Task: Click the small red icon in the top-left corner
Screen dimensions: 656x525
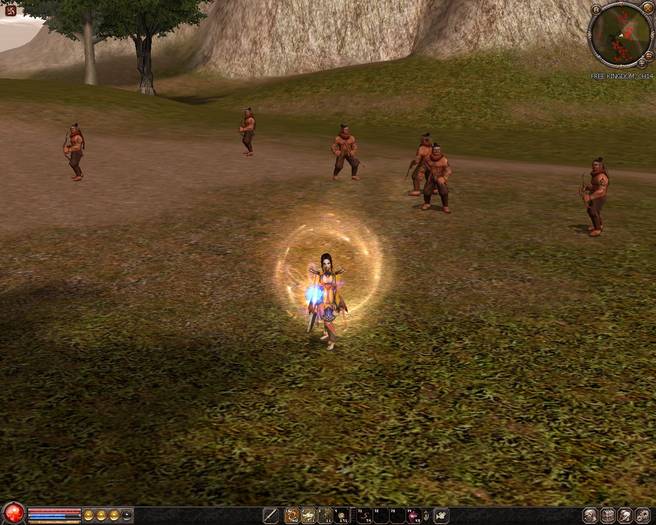Action: [x=10, y=10]
